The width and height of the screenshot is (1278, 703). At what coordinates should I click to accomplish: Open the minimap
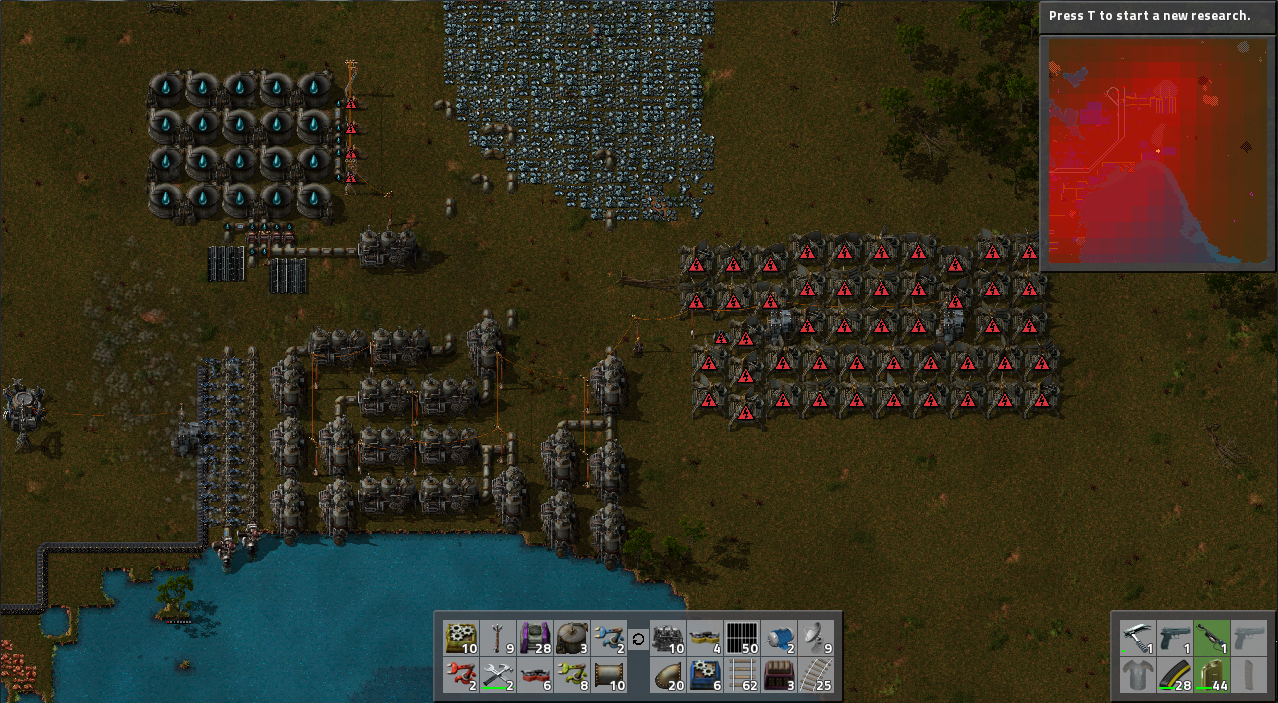(x=1157, y=154)
